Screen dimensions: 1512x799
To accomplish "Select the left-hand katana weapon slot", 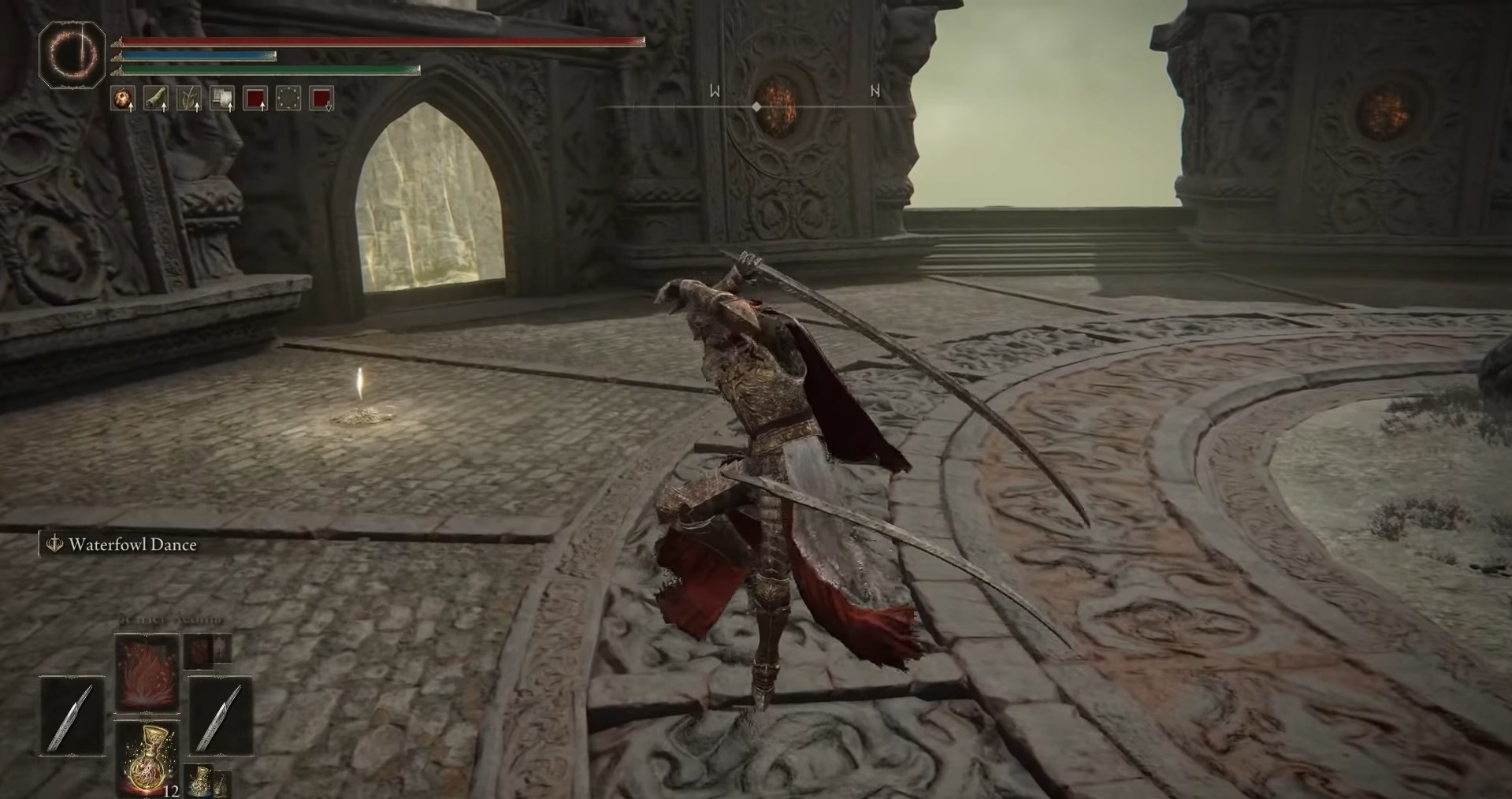I will coord(72,717).
